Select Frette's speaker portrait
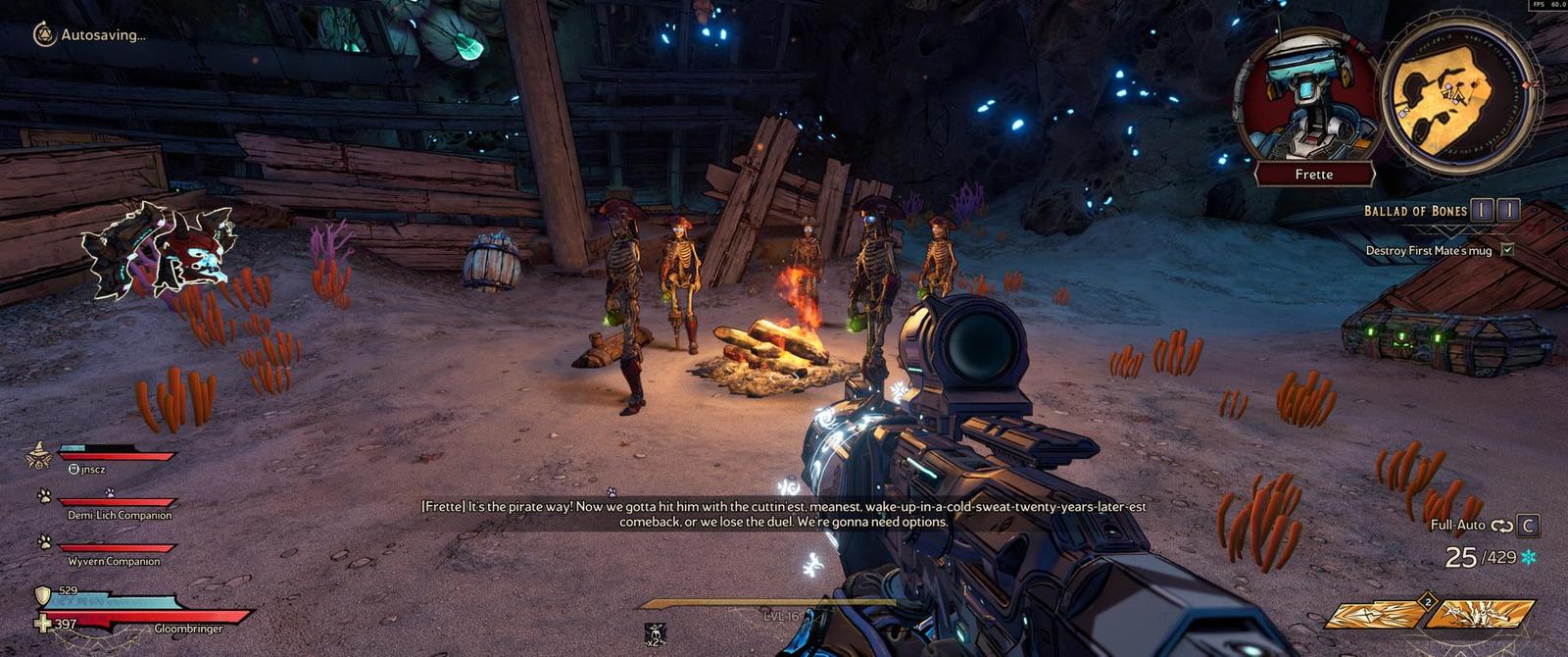The height and width of the screenshot is (657, 1568). (x=1308, y=98)
